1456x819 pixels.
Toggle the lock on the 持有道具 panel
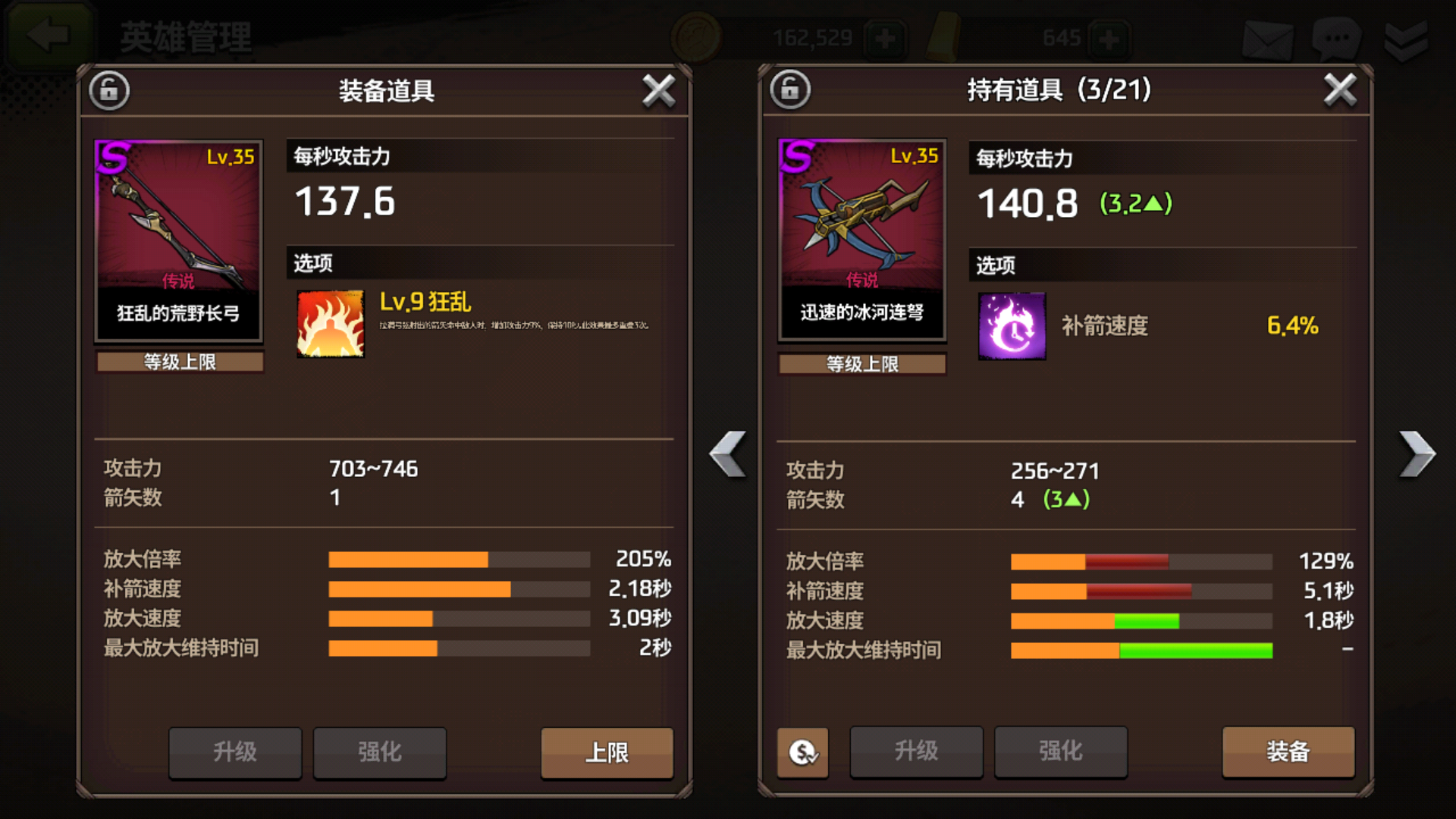789,89
